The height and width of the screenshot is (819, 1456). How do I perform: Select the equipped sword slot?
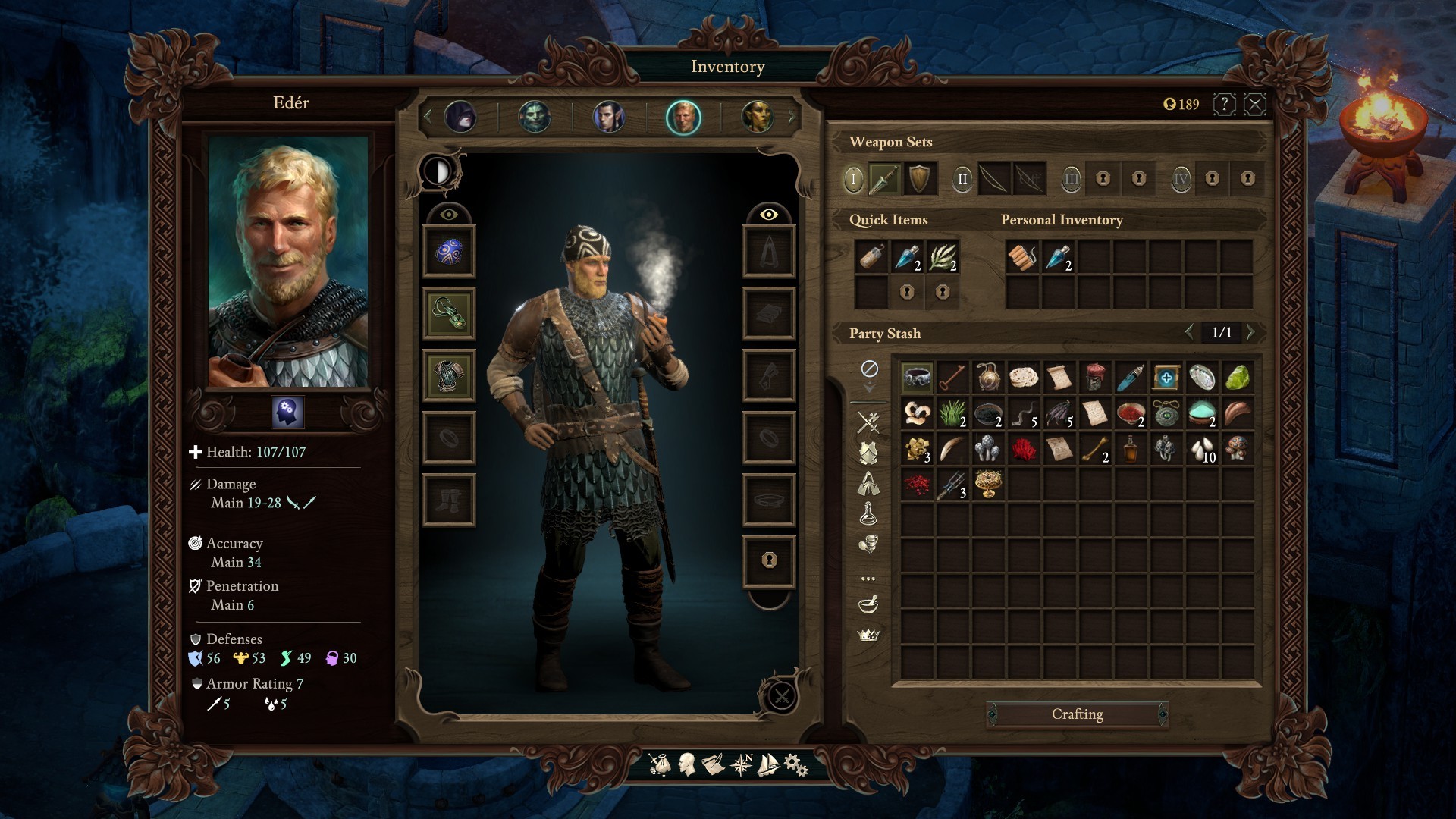click(x=884, y=179)
